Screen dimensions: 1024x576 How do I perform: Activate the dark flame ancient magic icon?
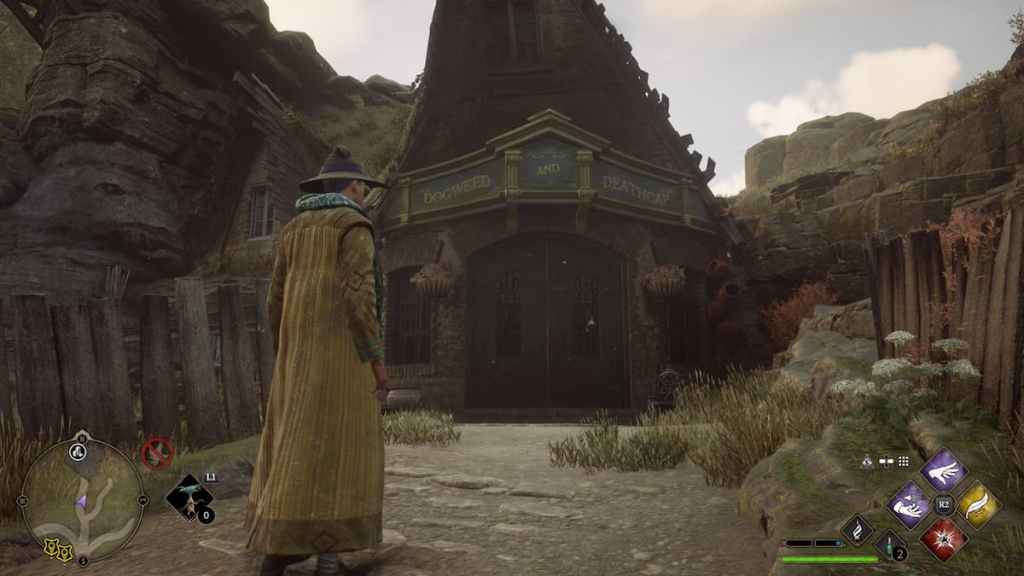857,529
